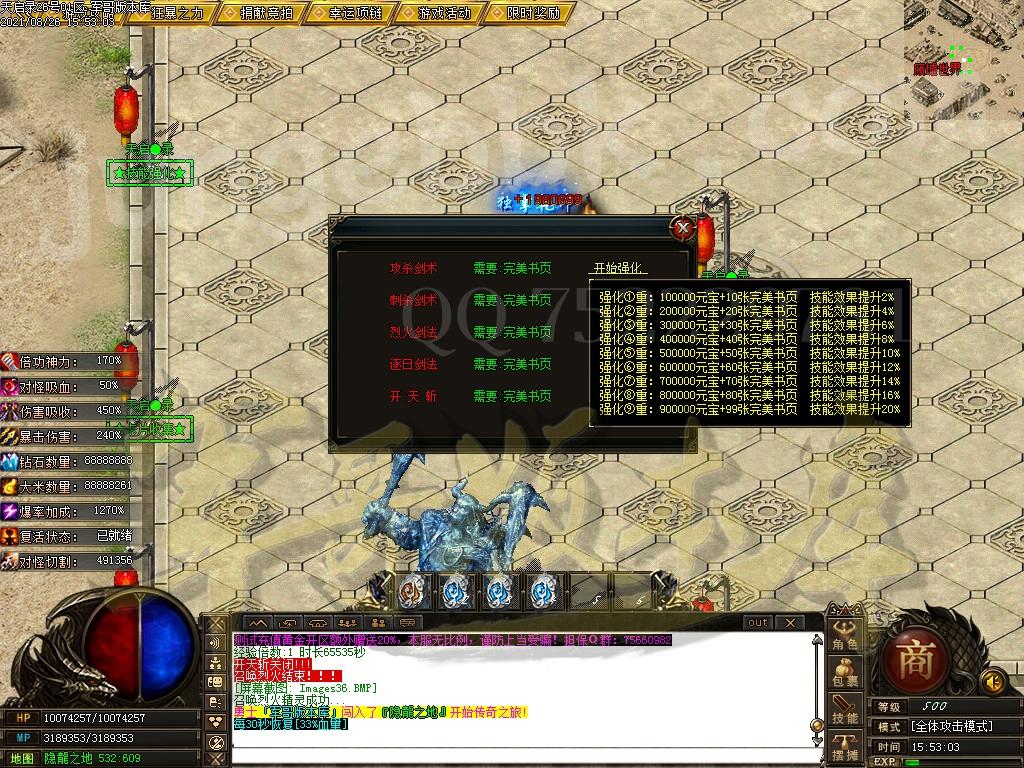Change the 全体攻击模式 attack mode

(x=964, y=726)
